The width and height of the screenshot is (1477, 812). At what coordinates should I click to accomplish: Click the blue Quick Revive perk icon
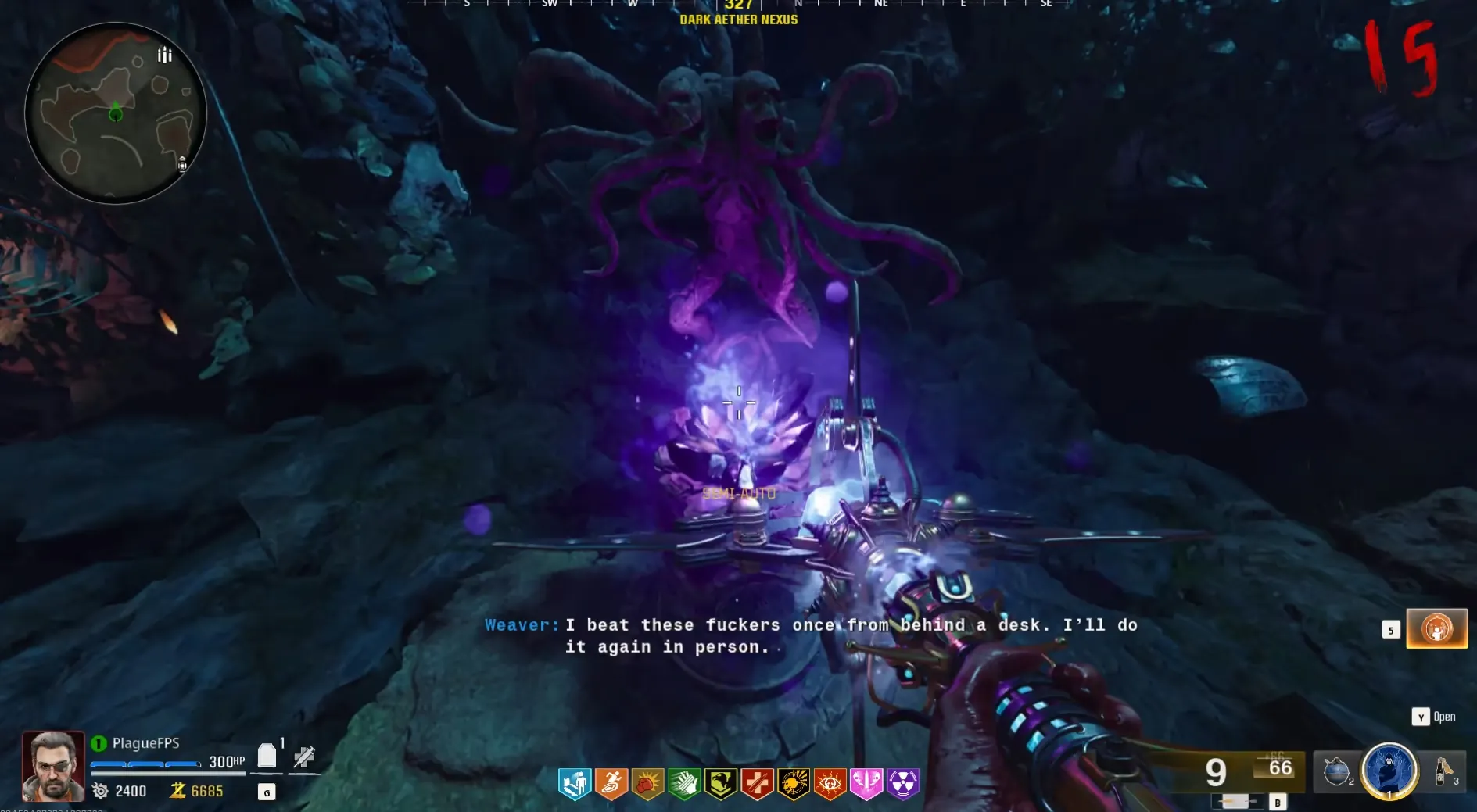click(575, 784)
